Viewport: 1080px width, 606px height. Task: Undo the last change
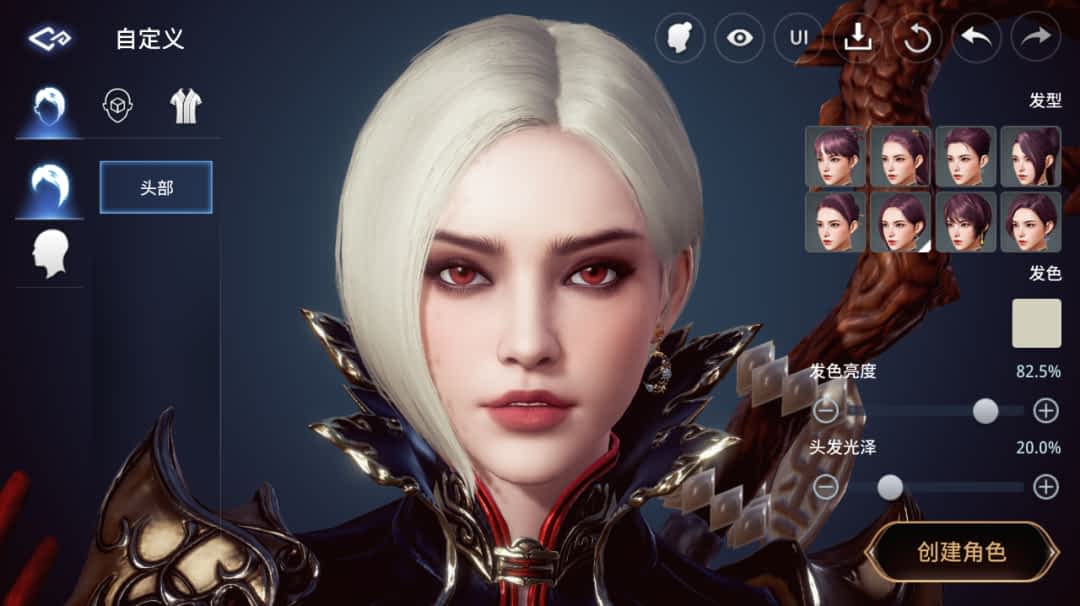(976, 38)
